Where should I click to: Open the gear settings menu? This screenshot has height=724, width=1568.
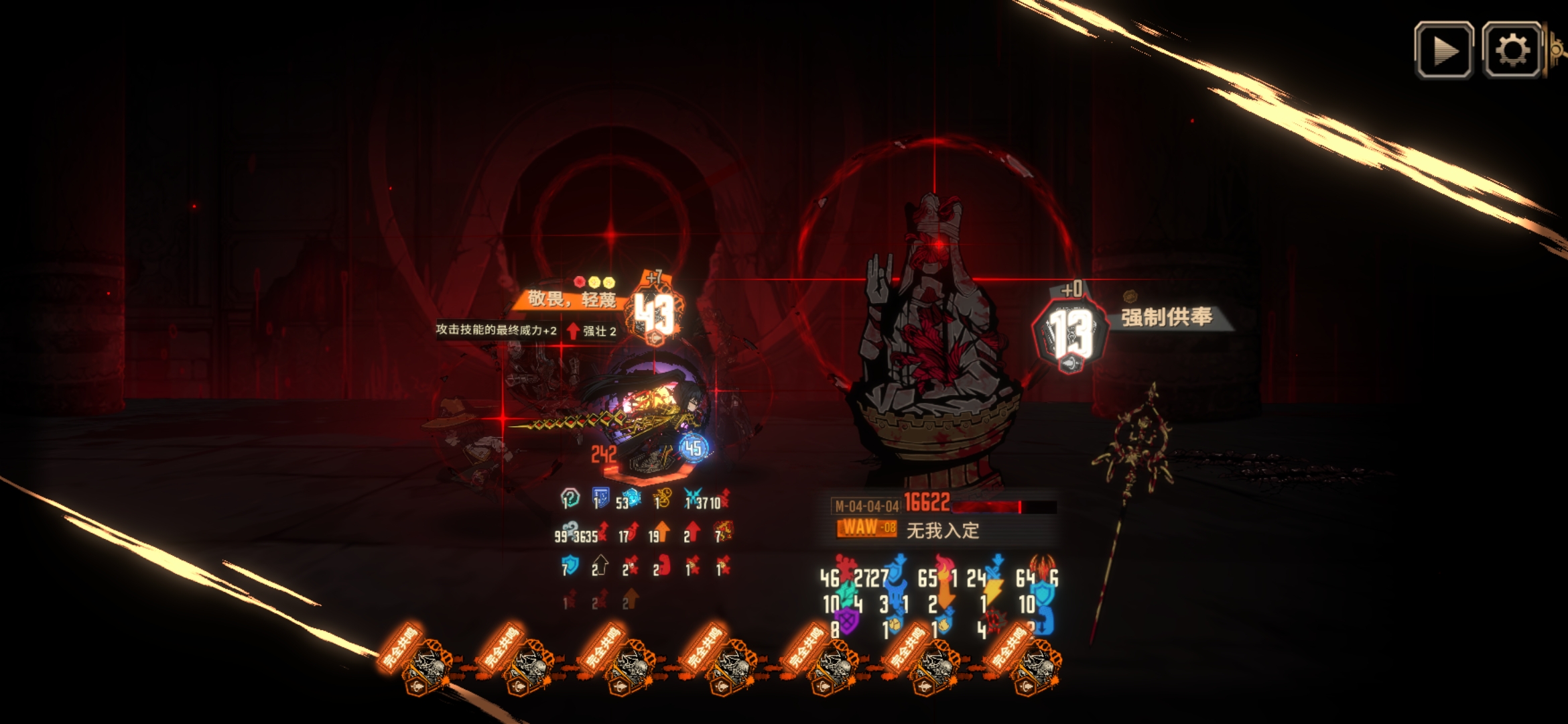pyautogui.click(x=1512, y=50)
